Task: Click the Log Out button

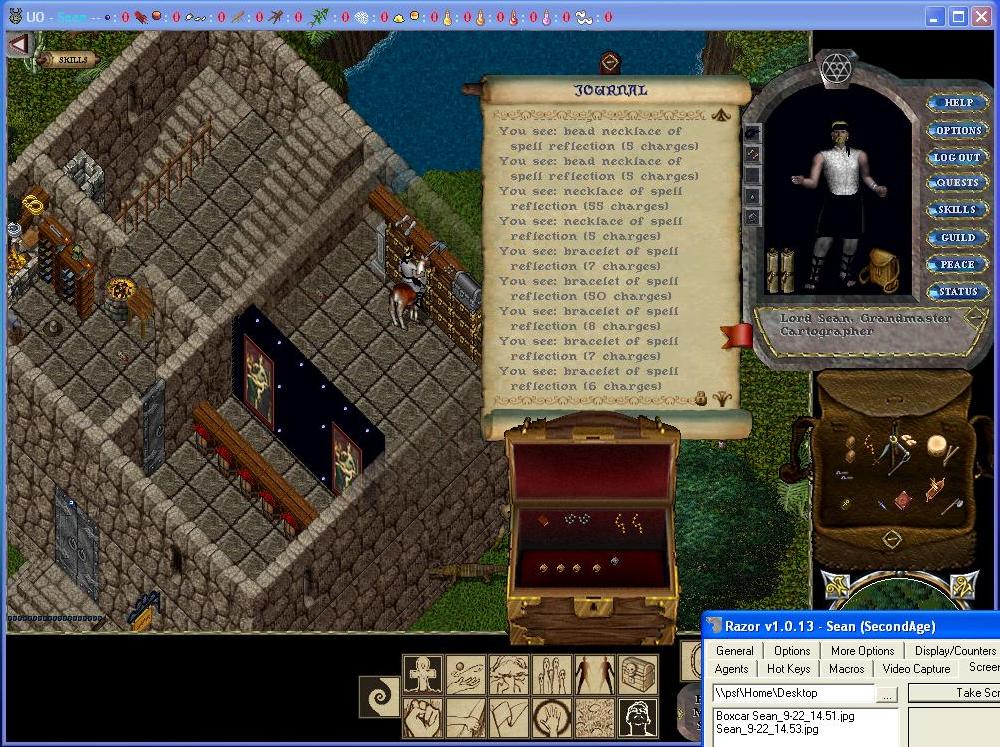Action: coord(957,157)
